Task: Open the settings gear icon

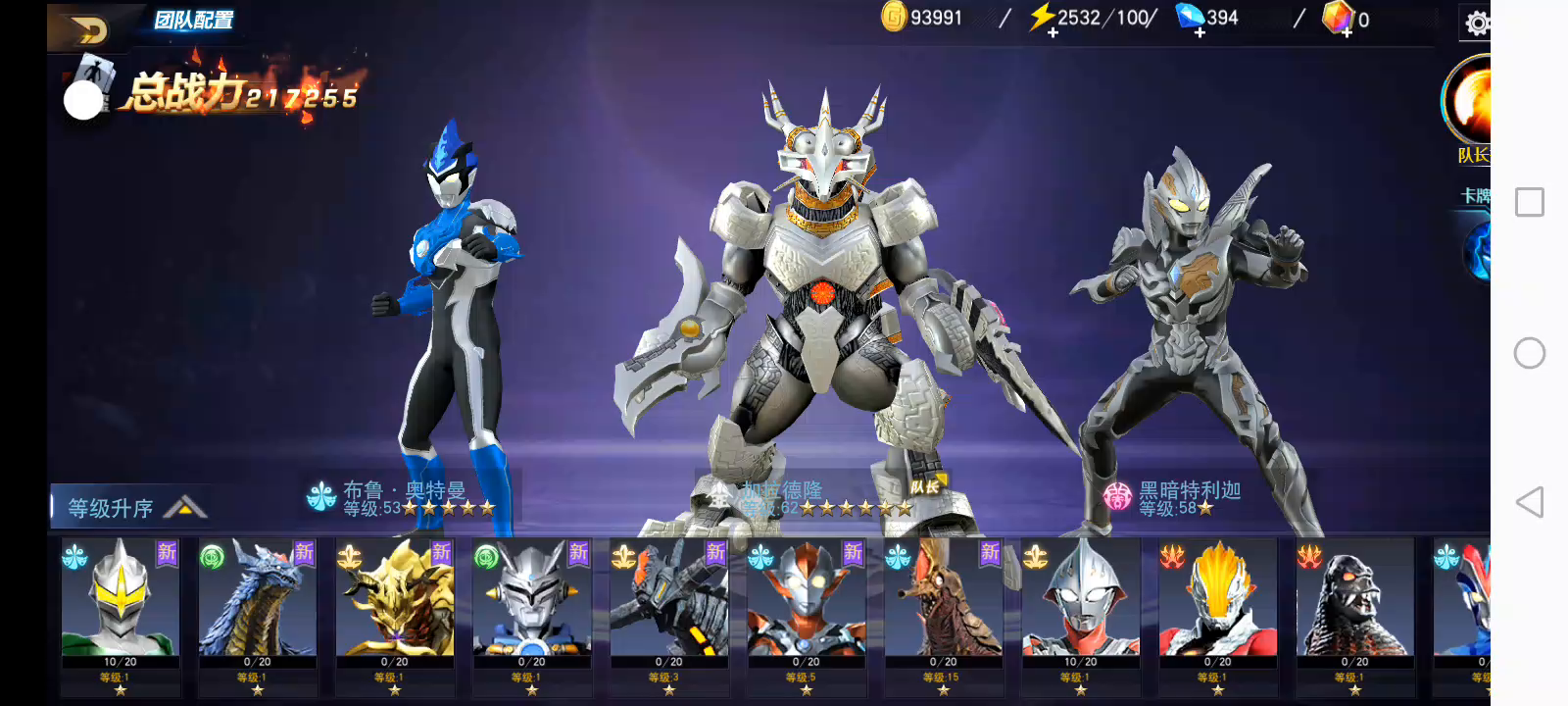Action: pos(1477,23)
